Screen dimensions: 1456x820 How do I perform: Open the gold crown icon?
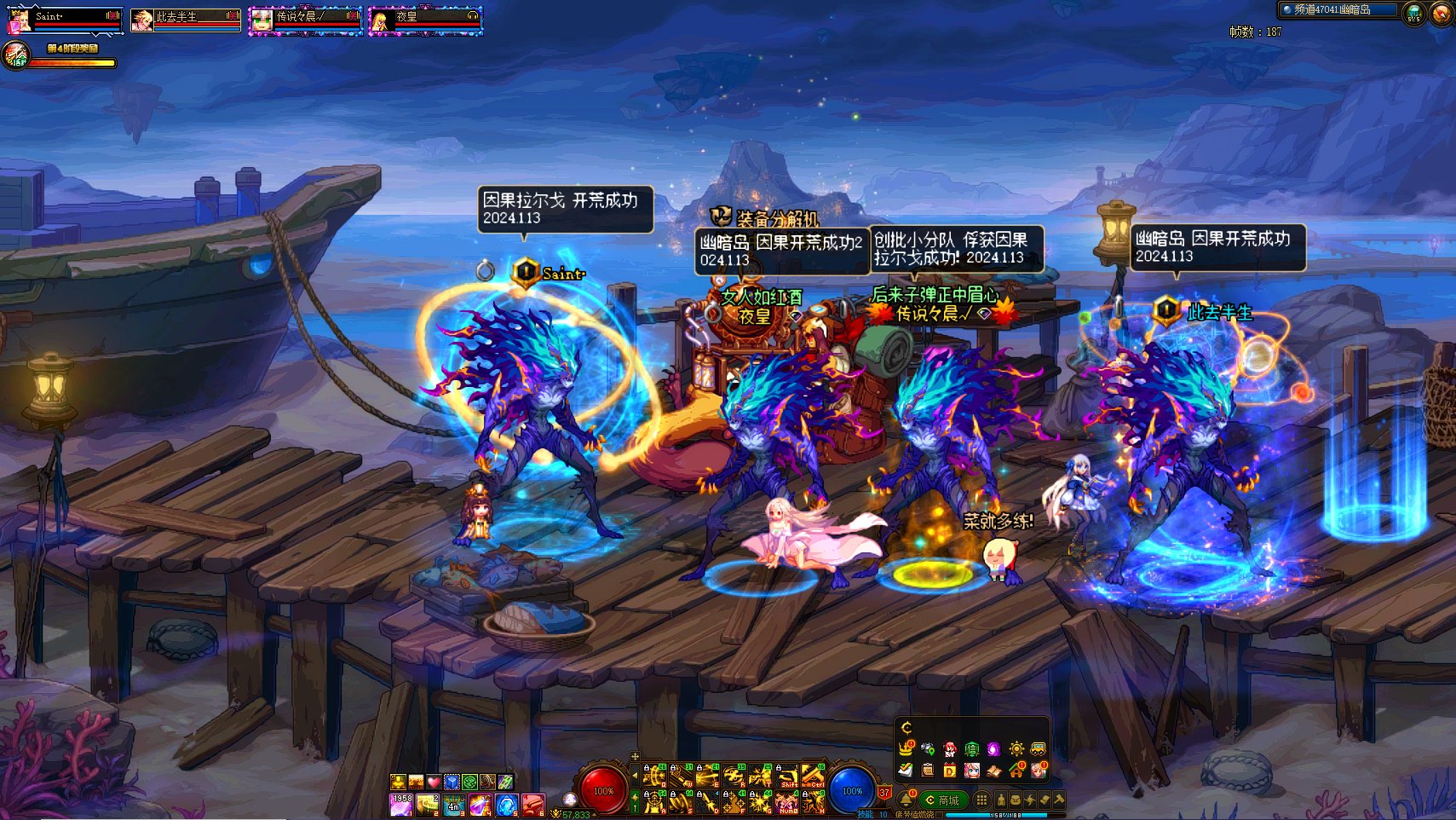[906, 749]
